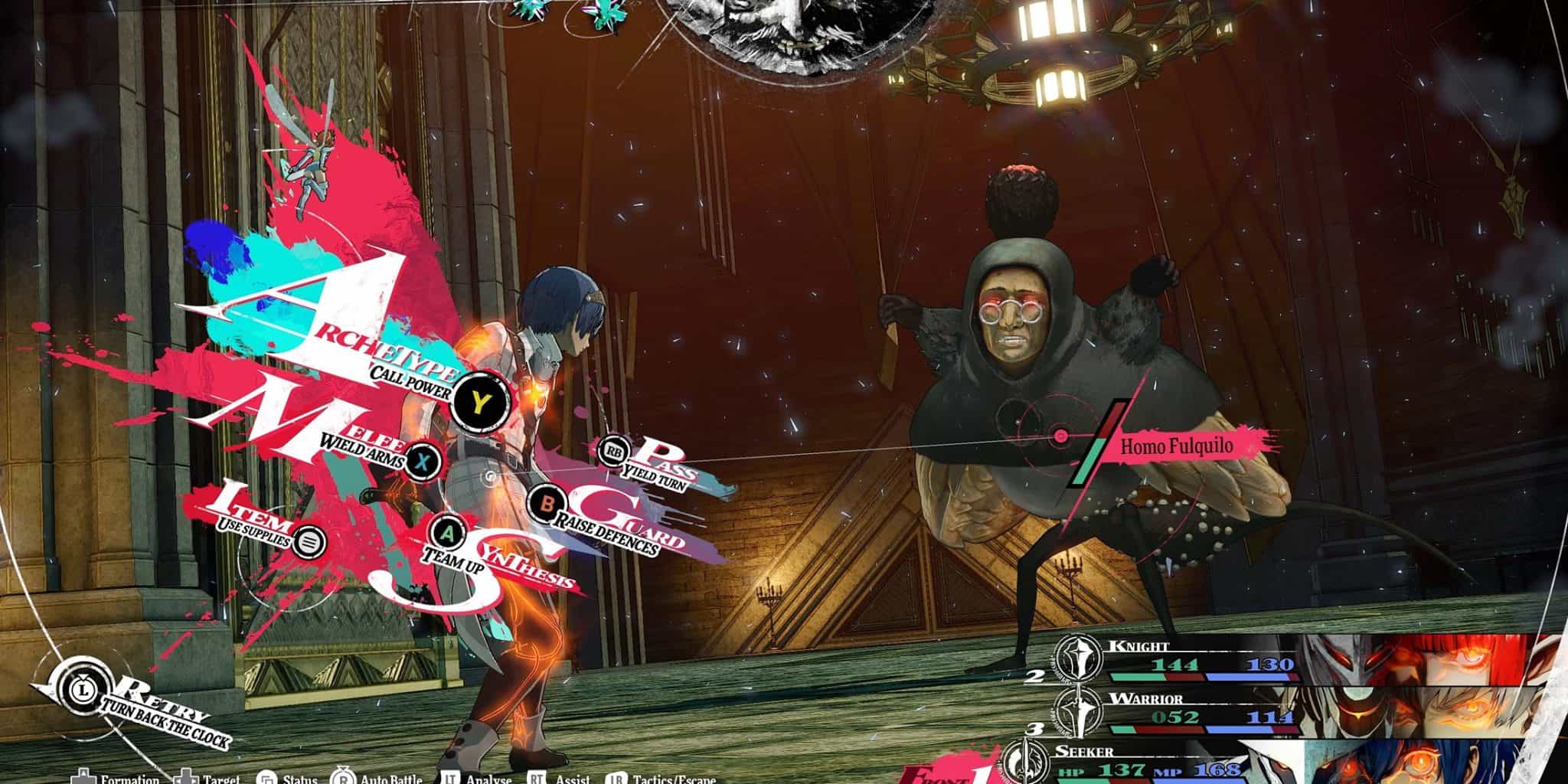Click the Target command
The height and width of the screenshot is (784, 1568).
coord(187,779)
